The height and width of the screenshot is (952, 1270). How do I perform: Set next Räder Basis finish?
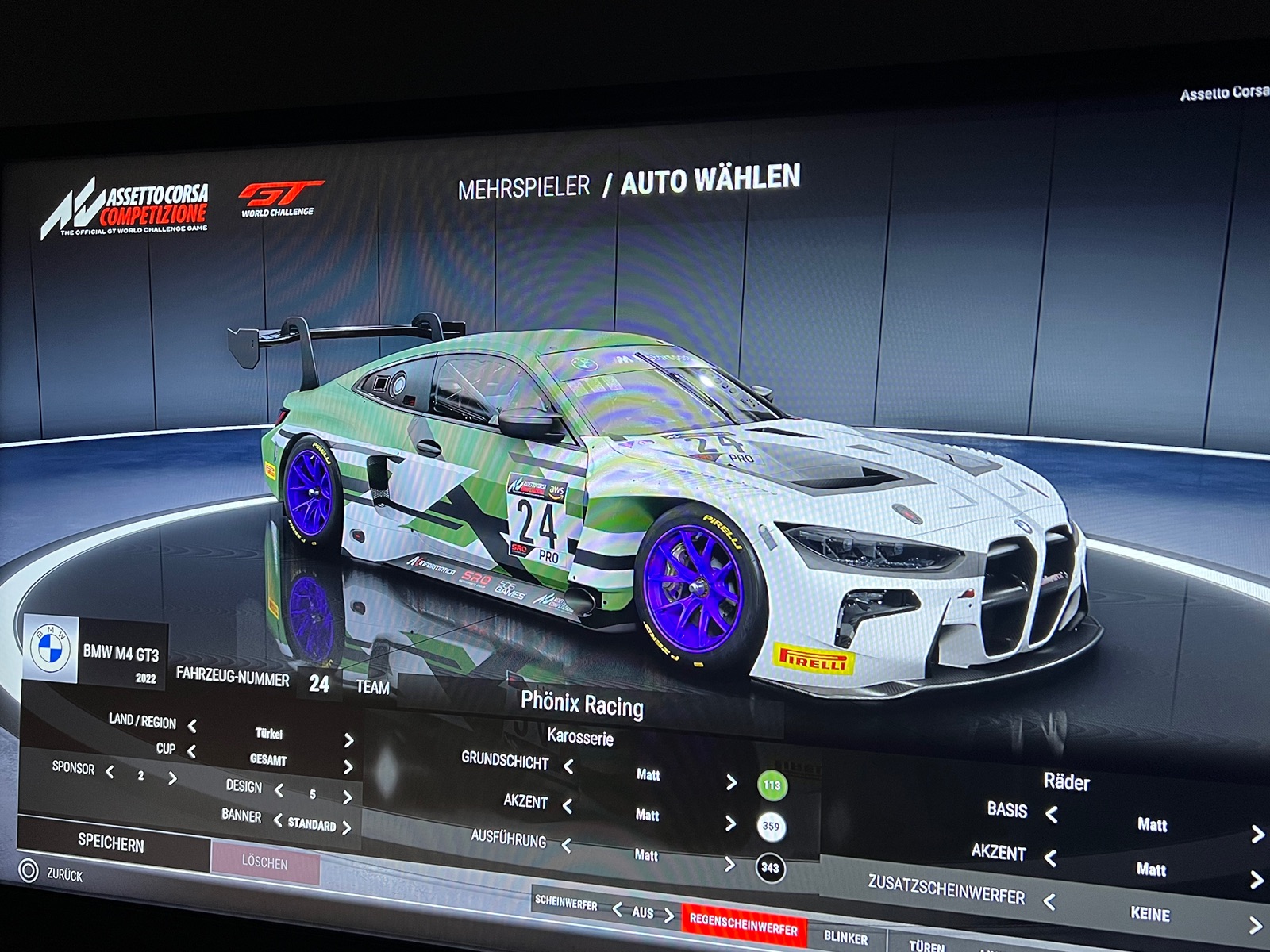[1257, 834]
